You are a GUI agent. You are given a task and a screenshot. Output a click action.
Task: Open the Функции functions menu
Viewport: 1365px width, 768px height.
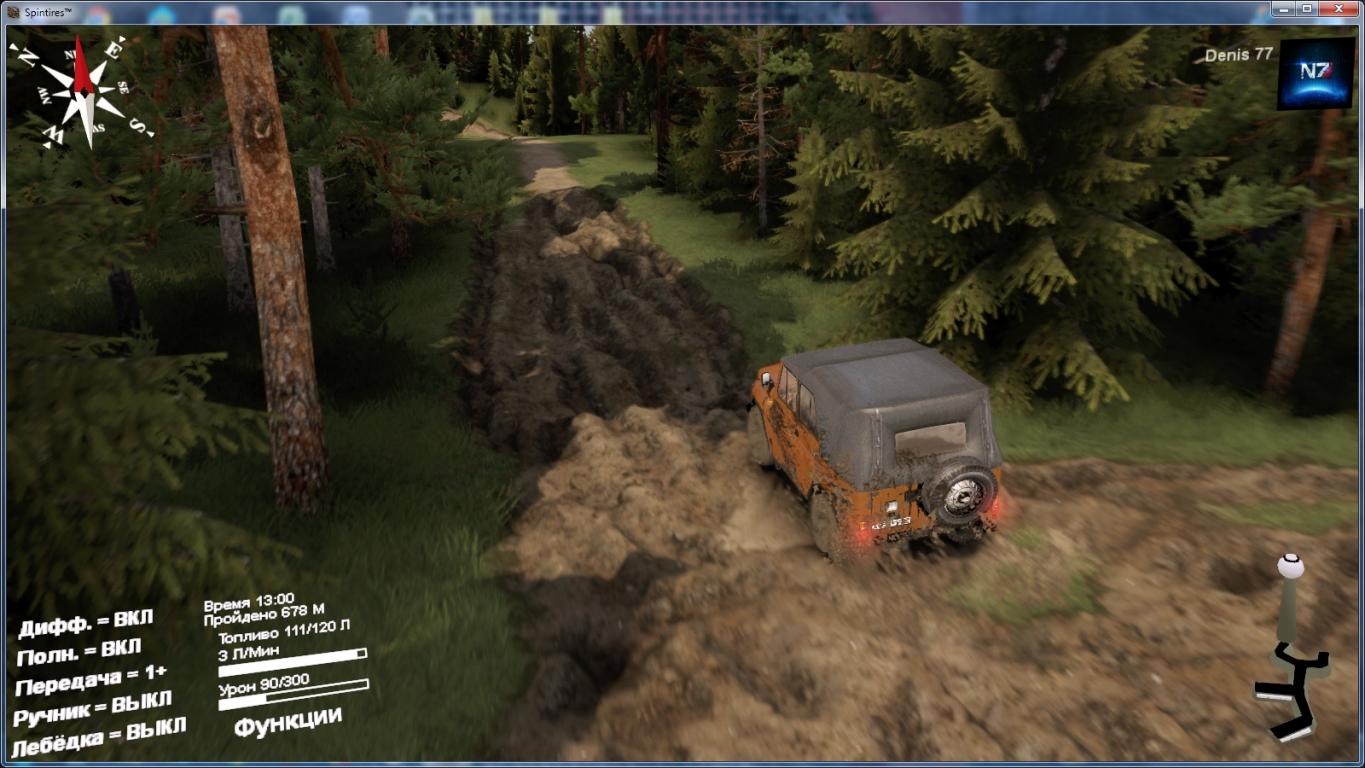point(288,721)
